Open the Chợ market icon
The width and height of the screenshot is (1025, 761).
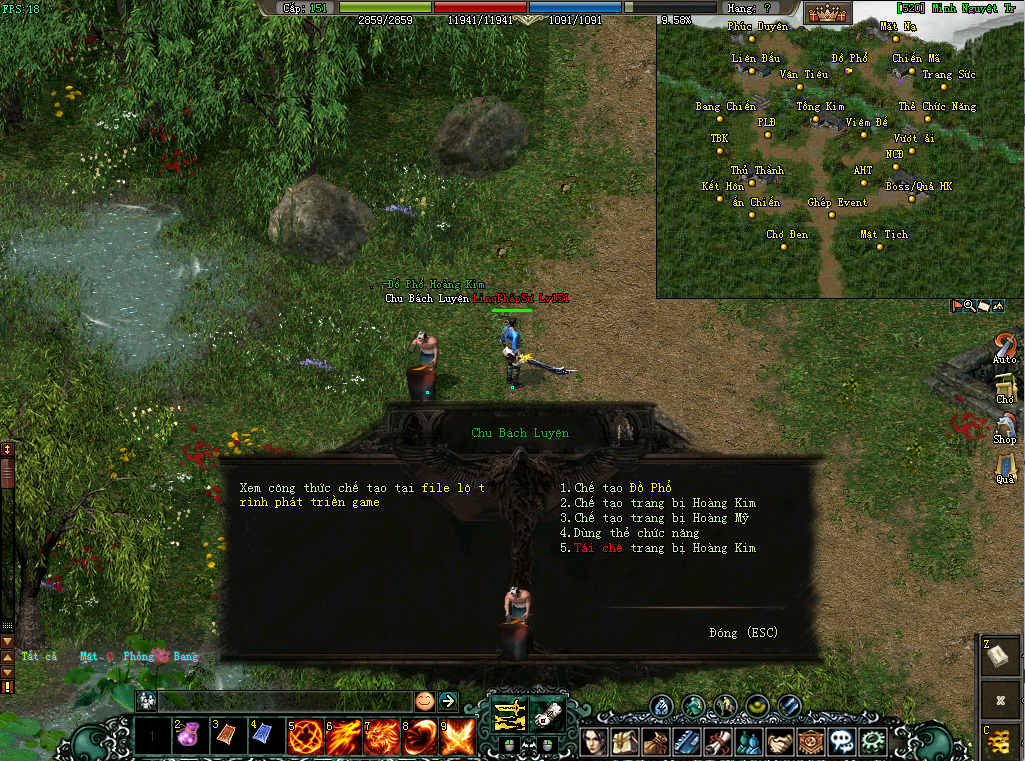coord(1004,387)
